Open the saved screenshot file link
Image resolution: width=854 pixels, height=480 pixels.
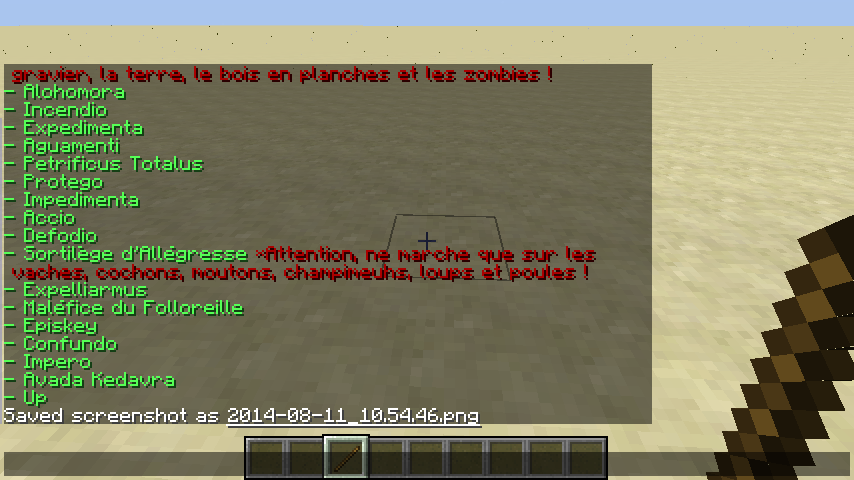pyautogui.click(x=353, y=415)
